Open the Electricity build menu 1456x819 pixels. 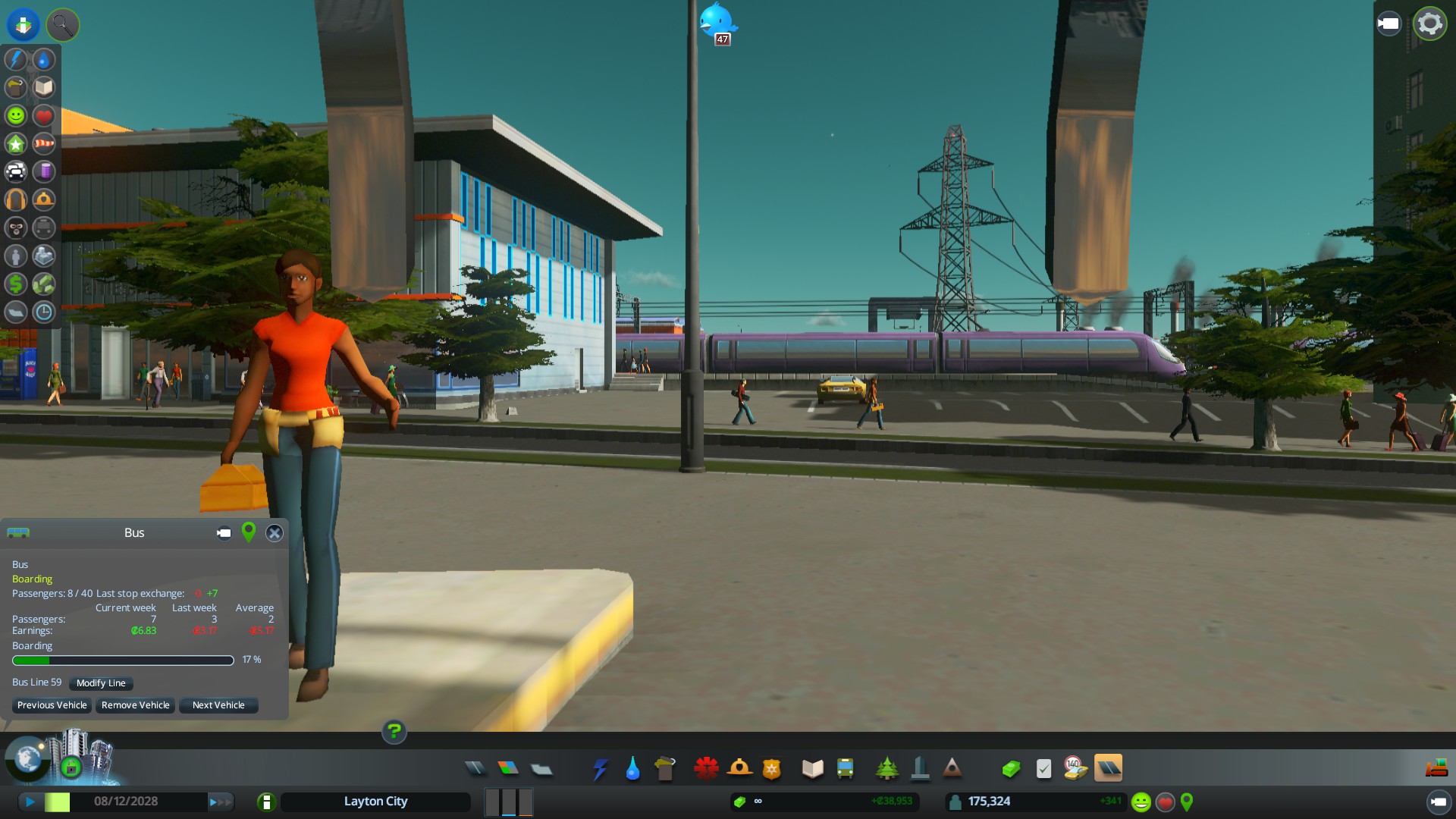coord(600,769)
